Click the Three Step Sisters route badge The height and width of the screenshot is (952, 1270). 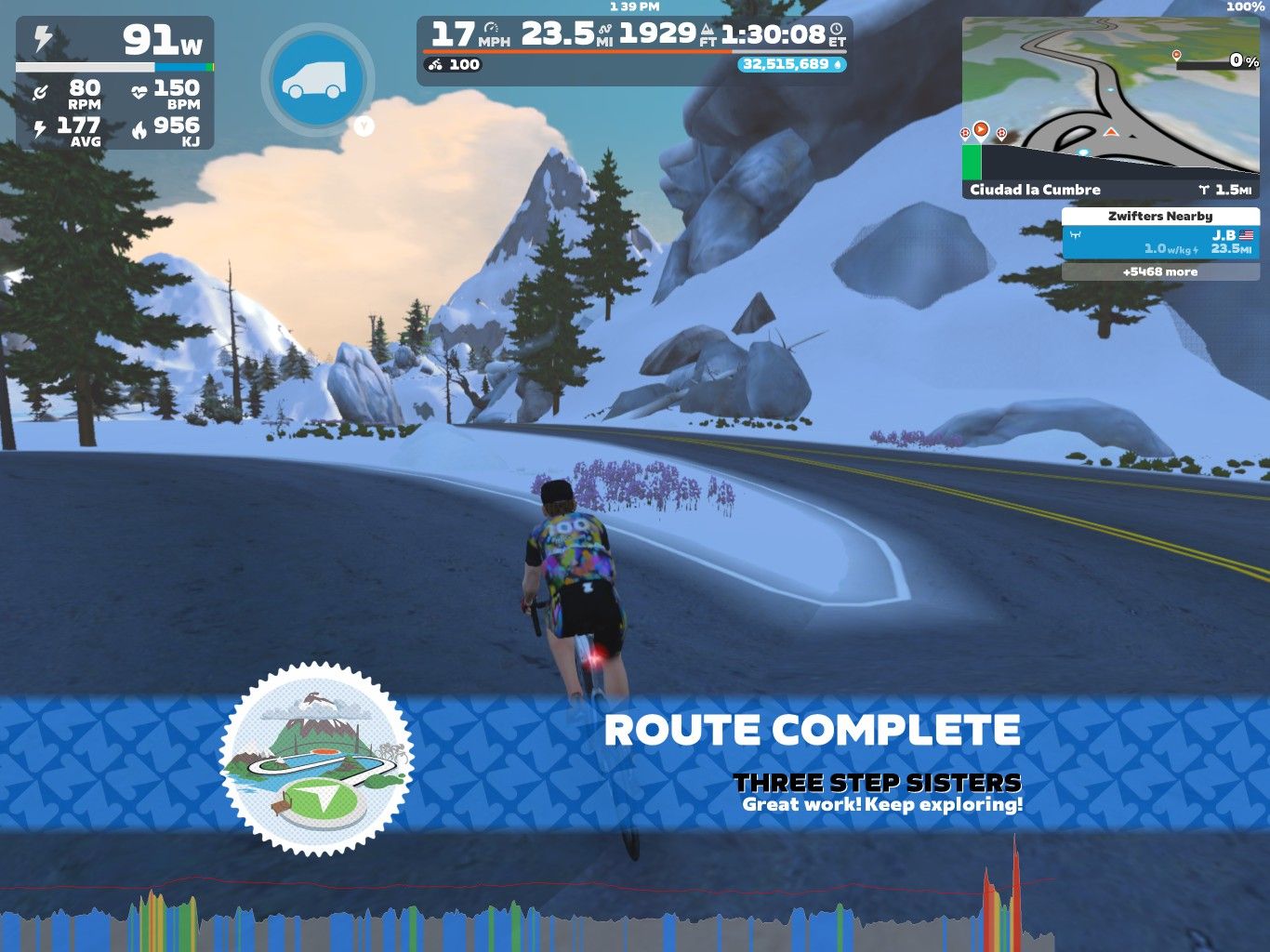tap(317, 758)
